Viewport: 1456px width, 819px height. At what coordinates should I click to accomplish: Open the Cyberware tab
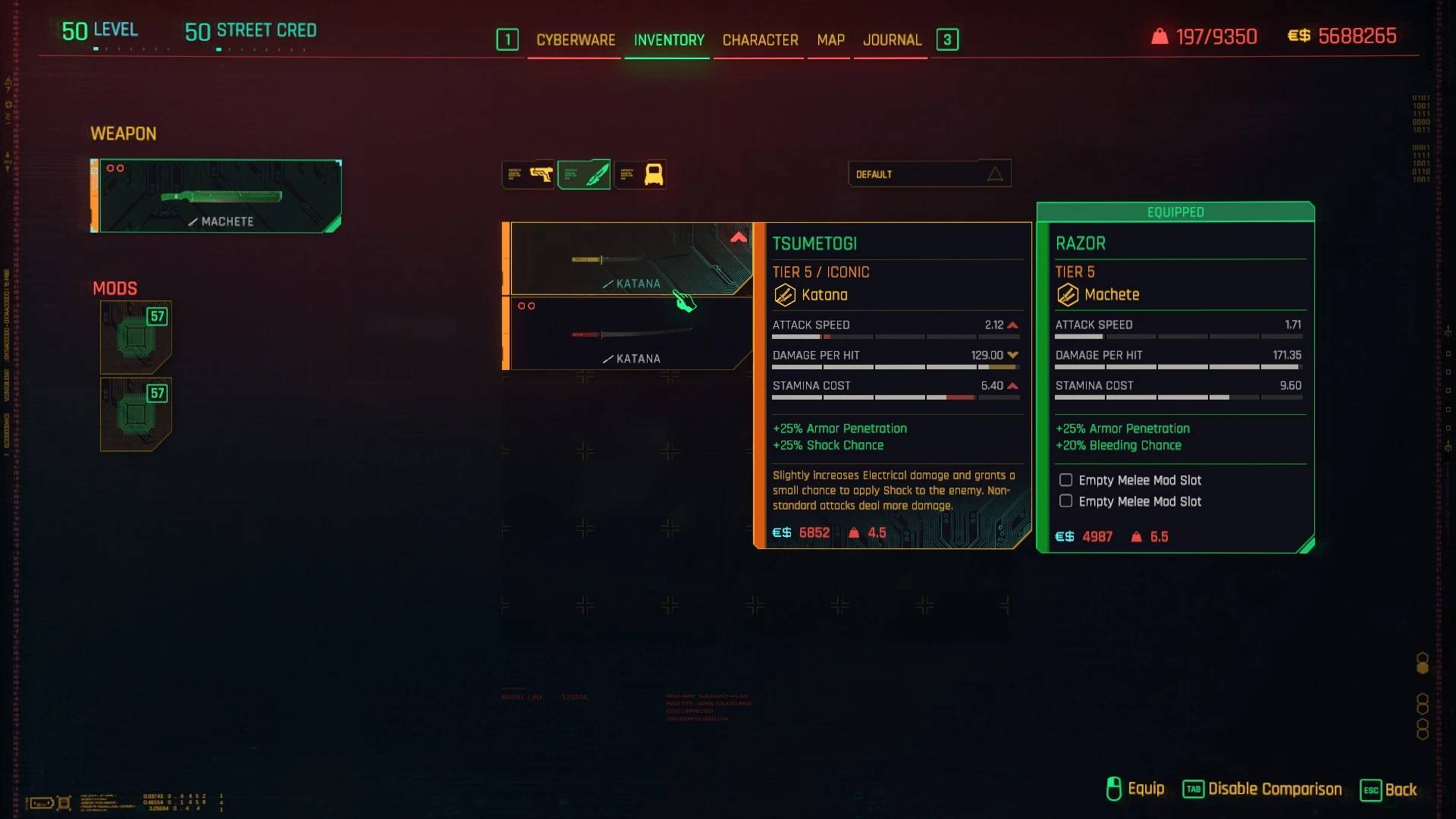click(x=576, y=40)
